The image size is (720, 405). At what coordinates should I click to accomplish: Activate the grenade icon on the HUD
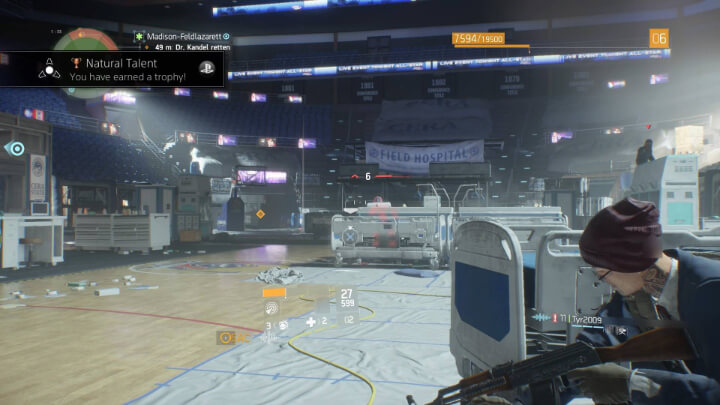tap(283, 324)
